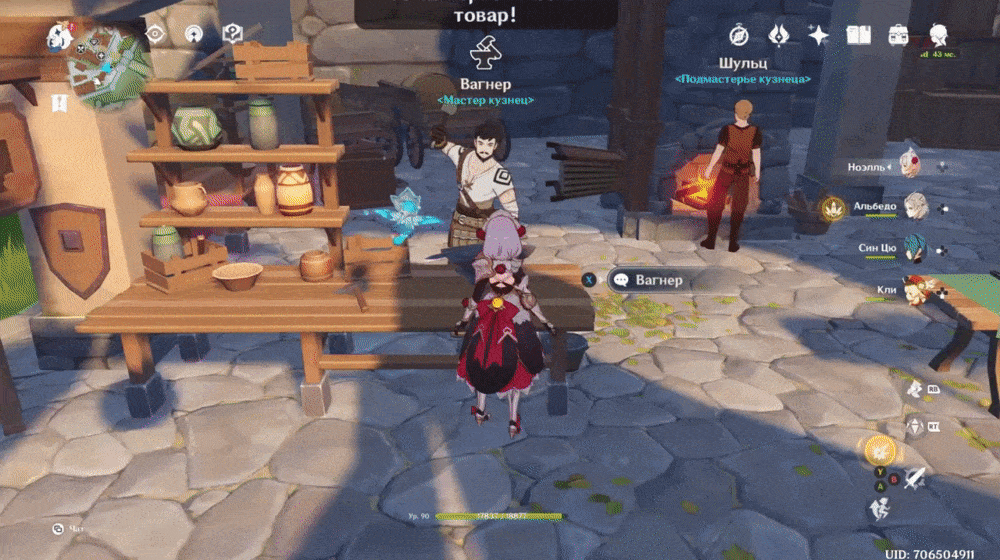Viewport: 1000px width, 560px height.
Task: Use the sword normal attack icon
Action: (x=914, y=478)
